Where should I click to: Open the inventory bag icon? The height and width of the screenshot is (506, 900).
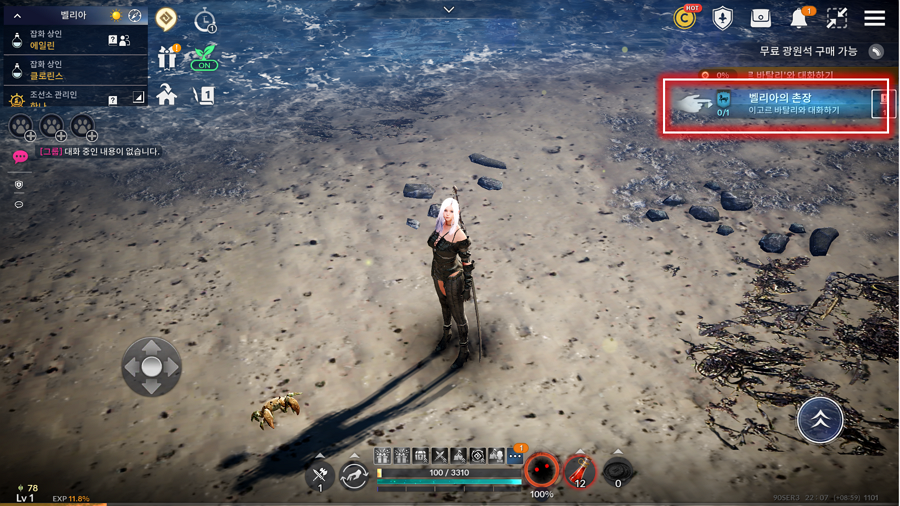point(760,18)
